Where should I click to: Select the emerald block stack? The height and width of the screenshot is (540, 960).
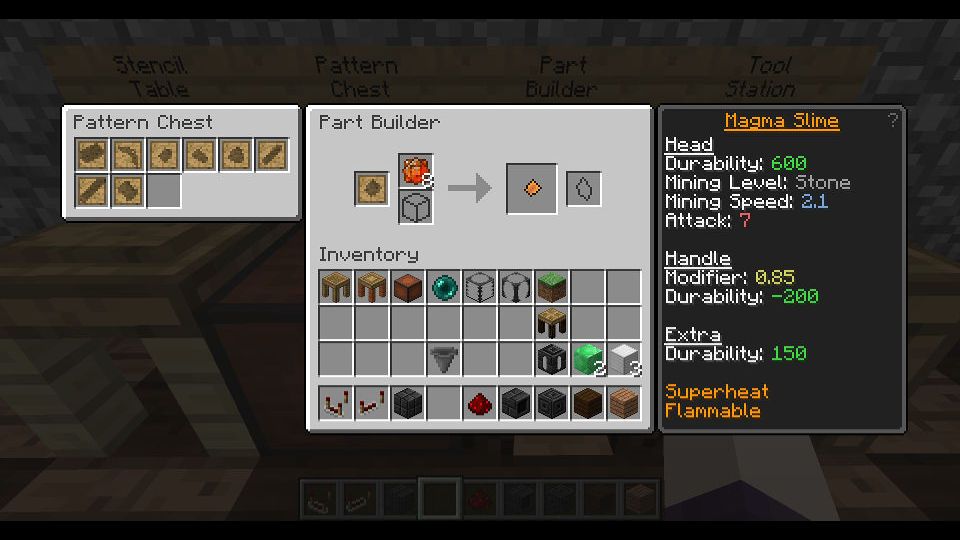tap(588, 359)
